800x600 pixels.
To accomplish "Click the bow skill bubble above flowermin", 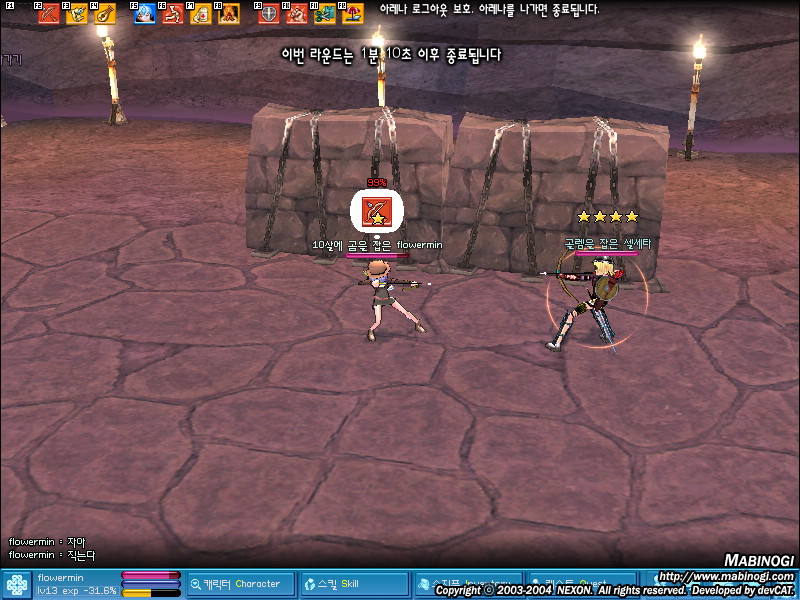I will [377, 211].
